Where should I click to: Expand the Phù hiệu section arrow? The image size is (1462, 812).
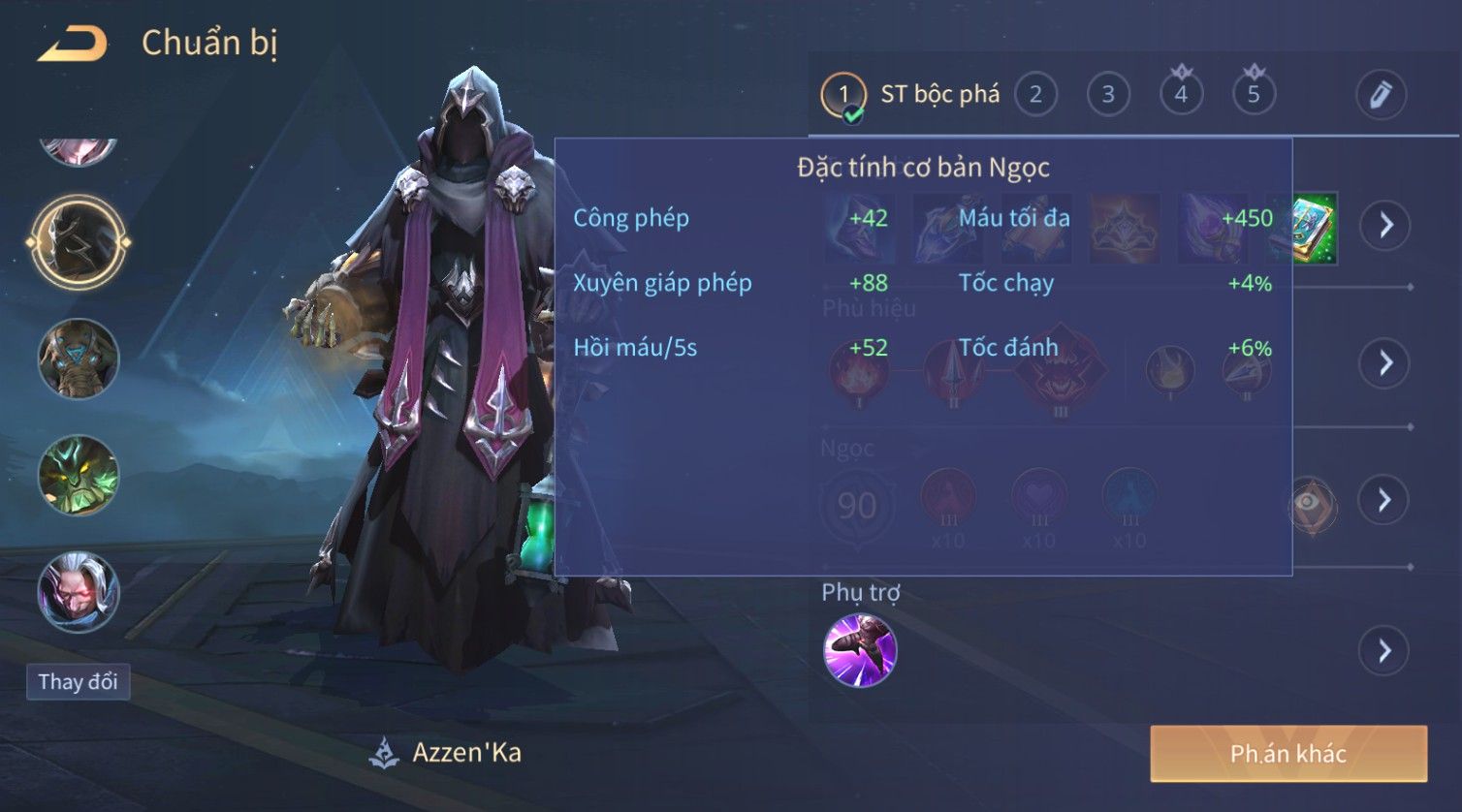[1384, 363]
